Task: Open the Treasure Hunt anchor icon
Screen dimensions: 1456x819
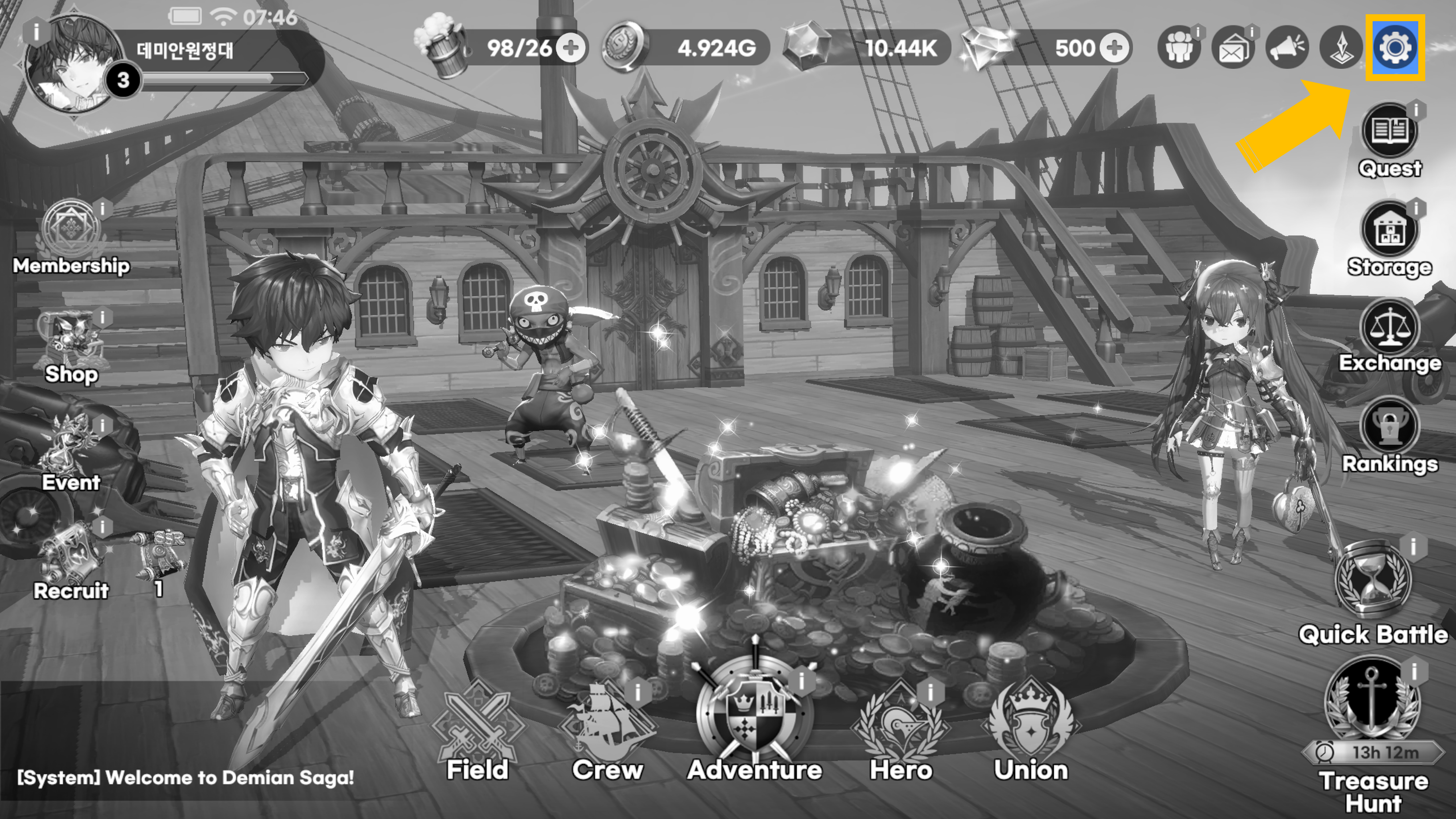Action: point(1372,704)
